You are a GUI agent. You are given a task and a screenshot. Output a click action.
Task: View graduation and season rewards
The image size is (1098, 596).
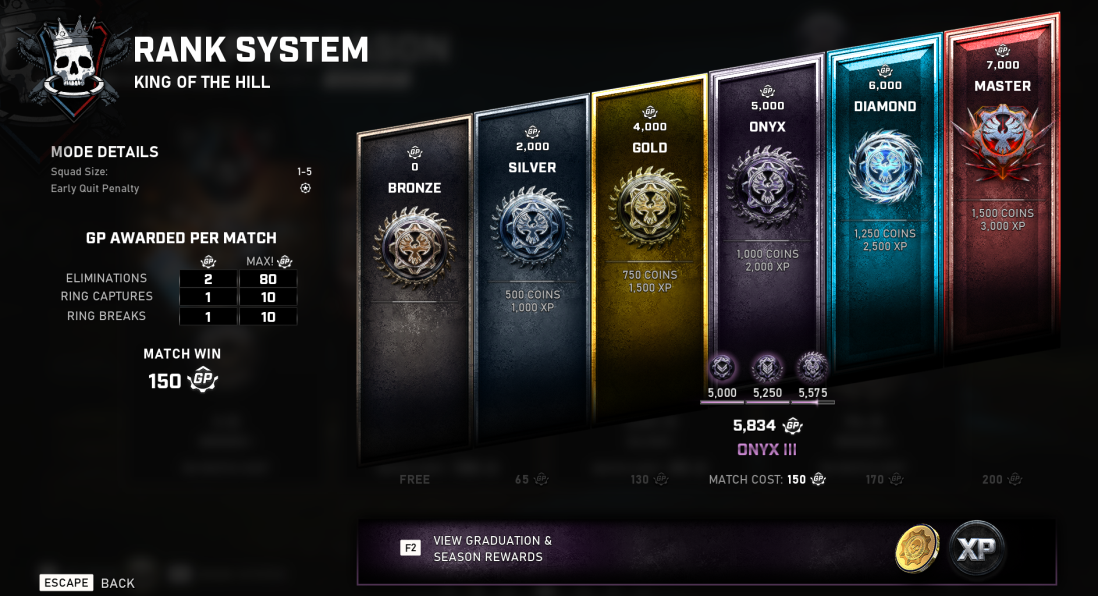(491, 548)
